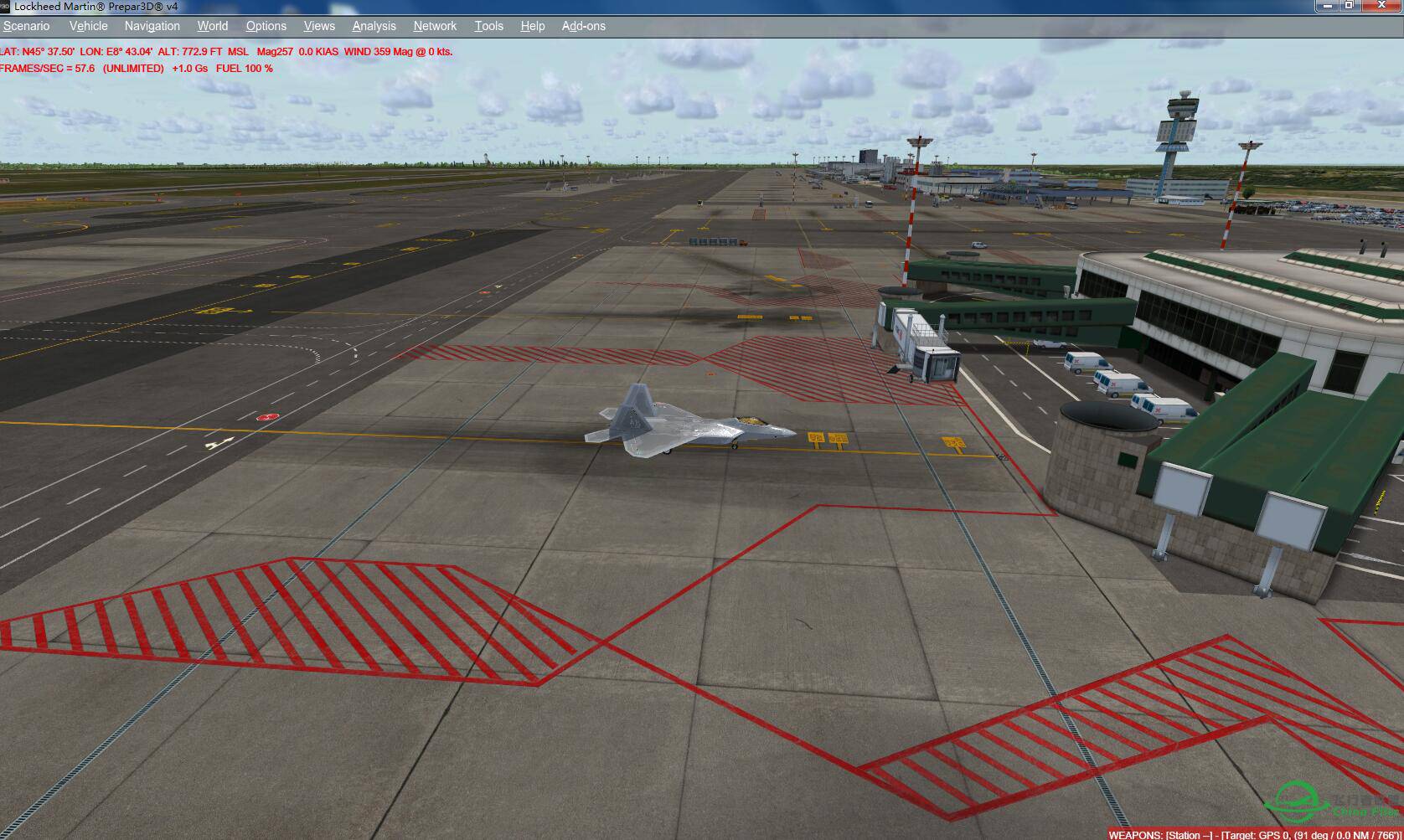Image resolution: width=1404 pixels, height=840 pixels.
Task: Open the Vehicle menu
Action: click(88, 26)
